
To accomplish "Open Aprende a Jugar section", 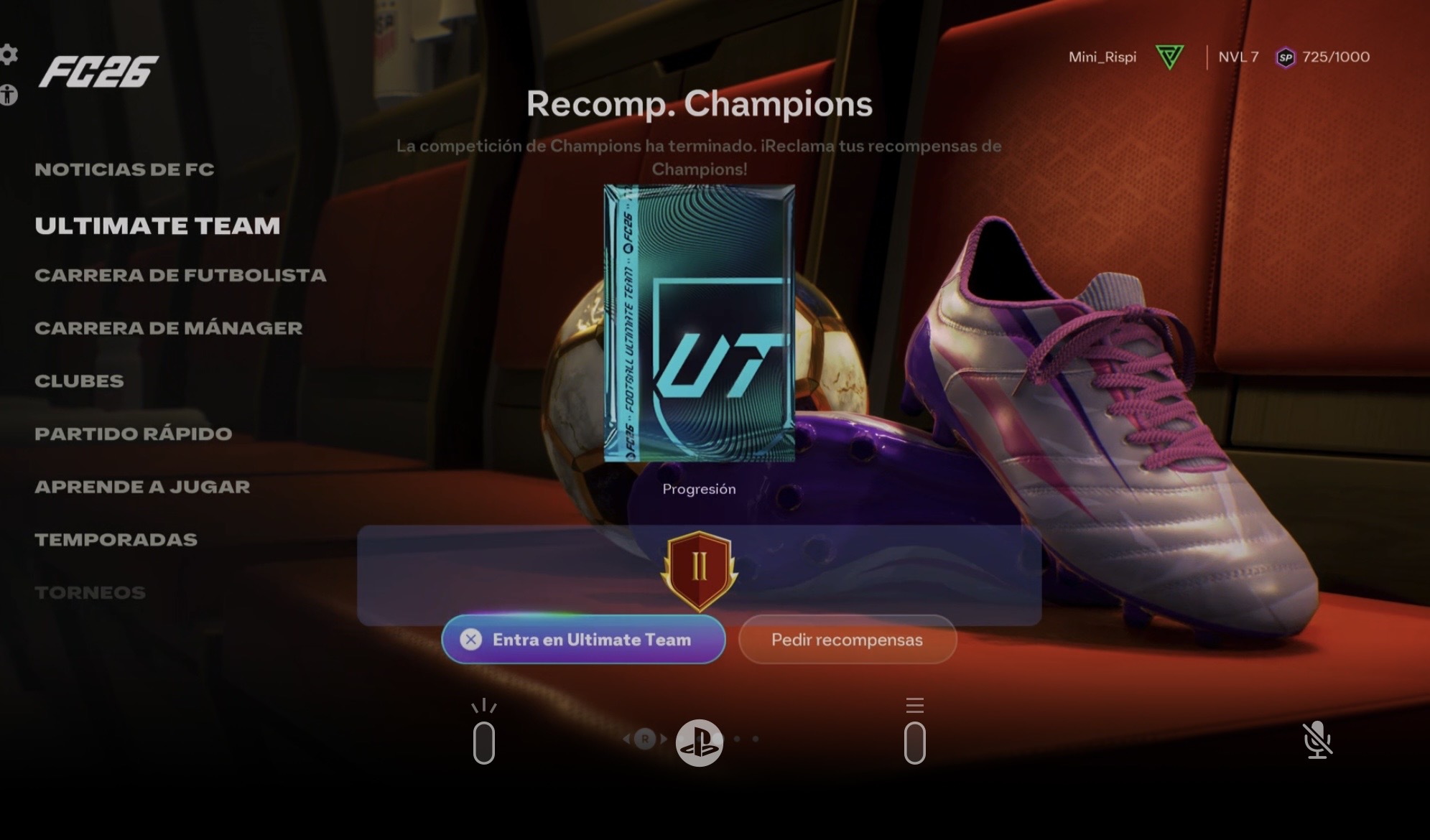I will [142, 487].
